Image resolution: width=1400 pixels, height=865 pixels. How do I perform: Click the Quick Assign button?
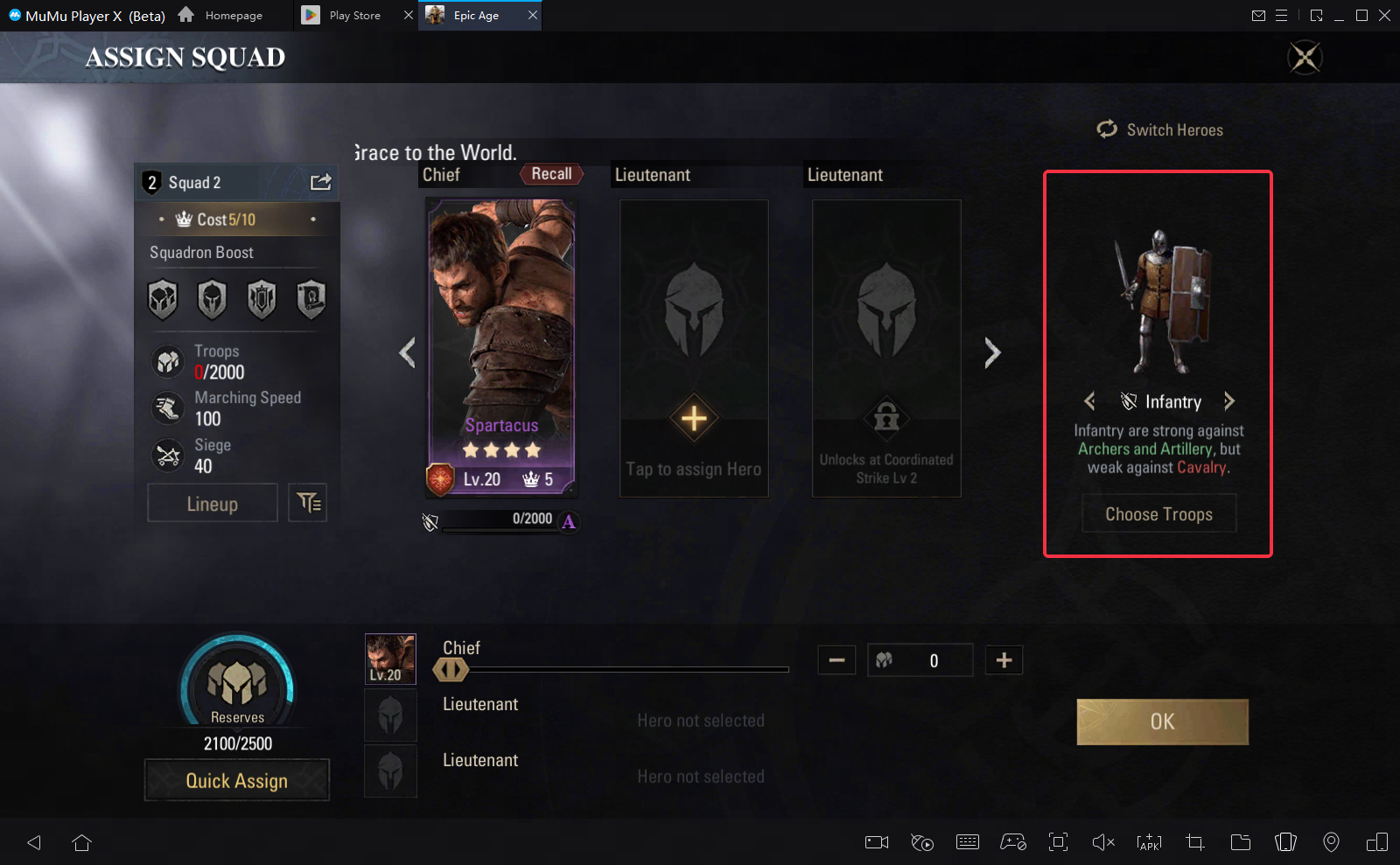[x=236, y=780]
